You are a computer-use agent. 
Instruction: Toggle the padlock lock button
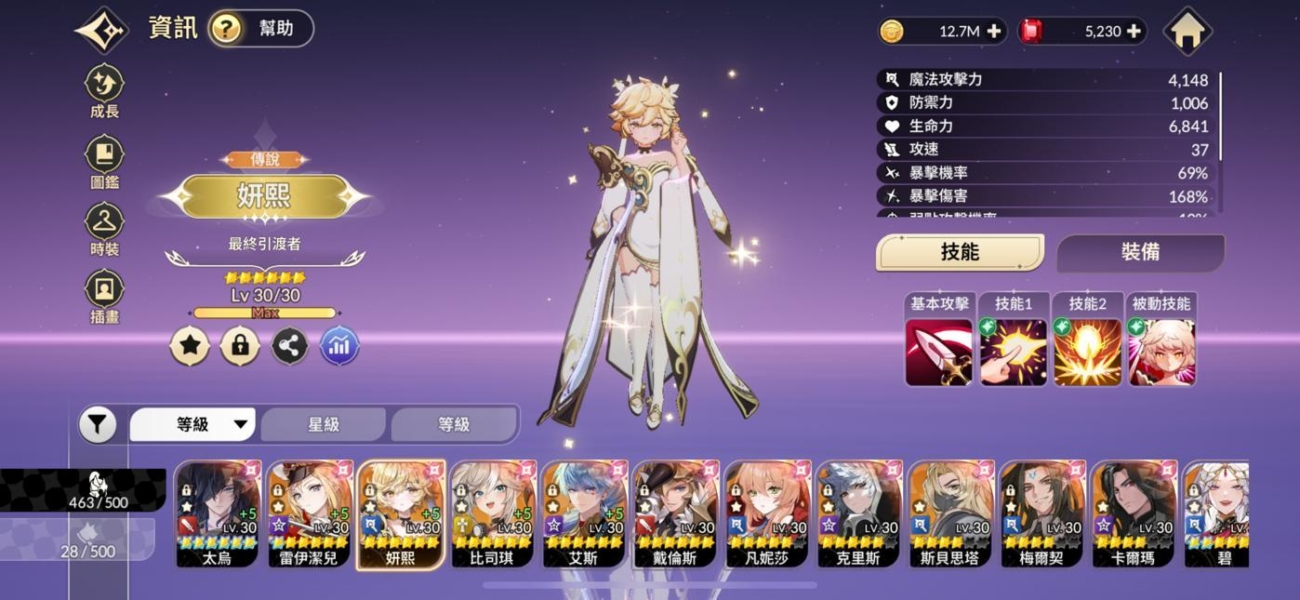240,347
